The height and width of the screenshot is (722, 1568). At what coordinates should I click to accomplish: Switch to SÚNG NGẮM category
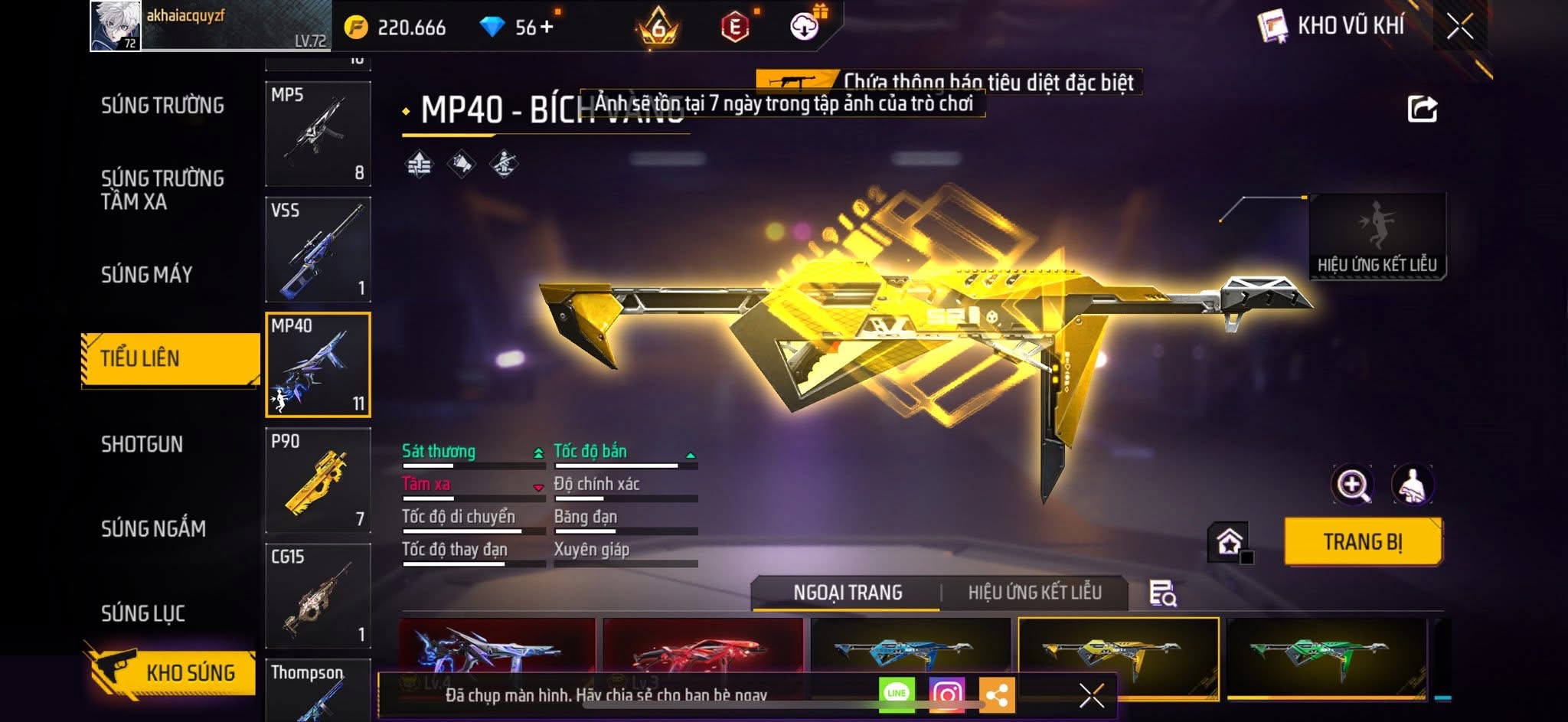click(x=153, y=529)
